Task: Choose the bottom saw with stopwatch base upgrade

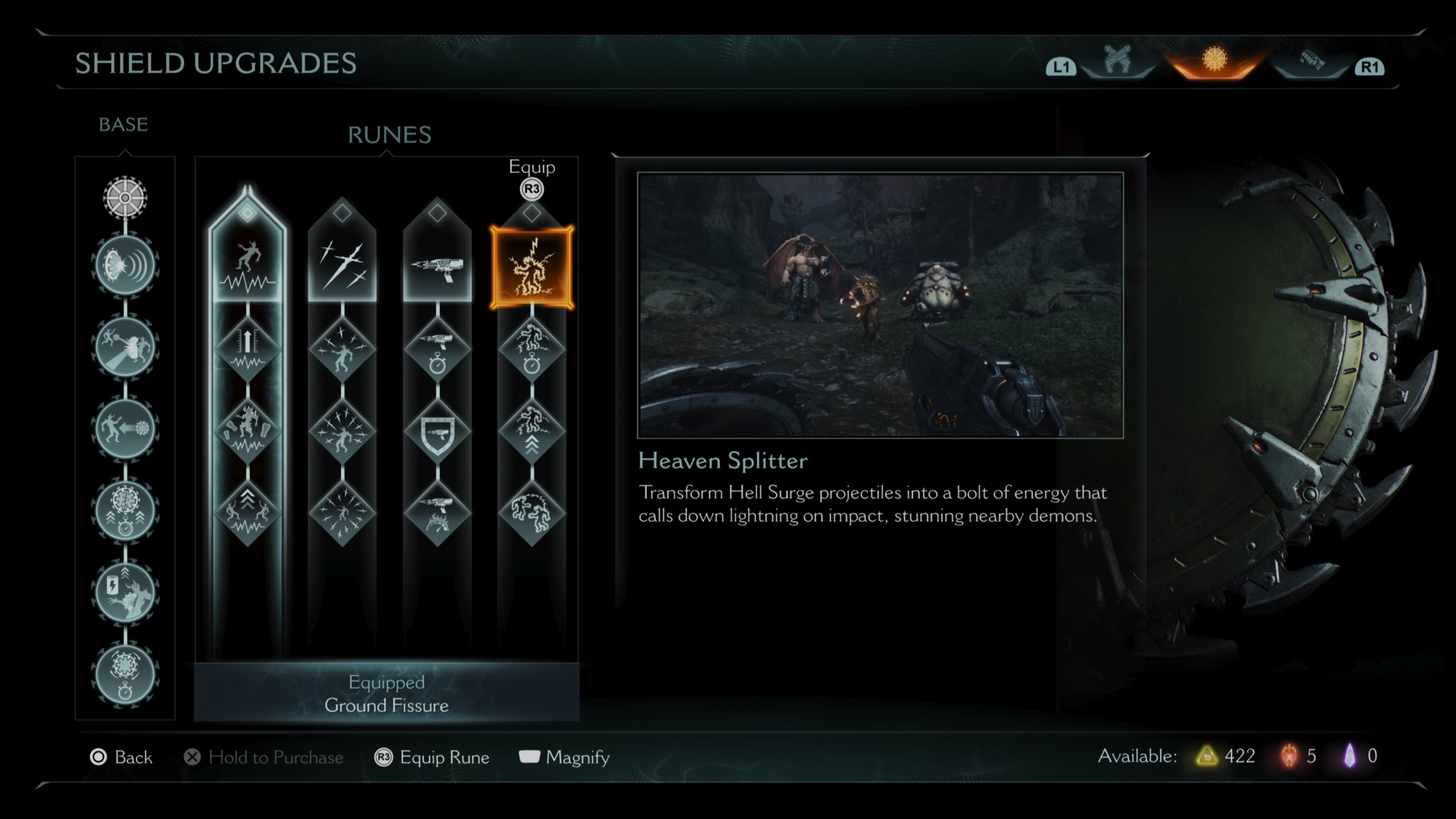Action: point(125,673)
